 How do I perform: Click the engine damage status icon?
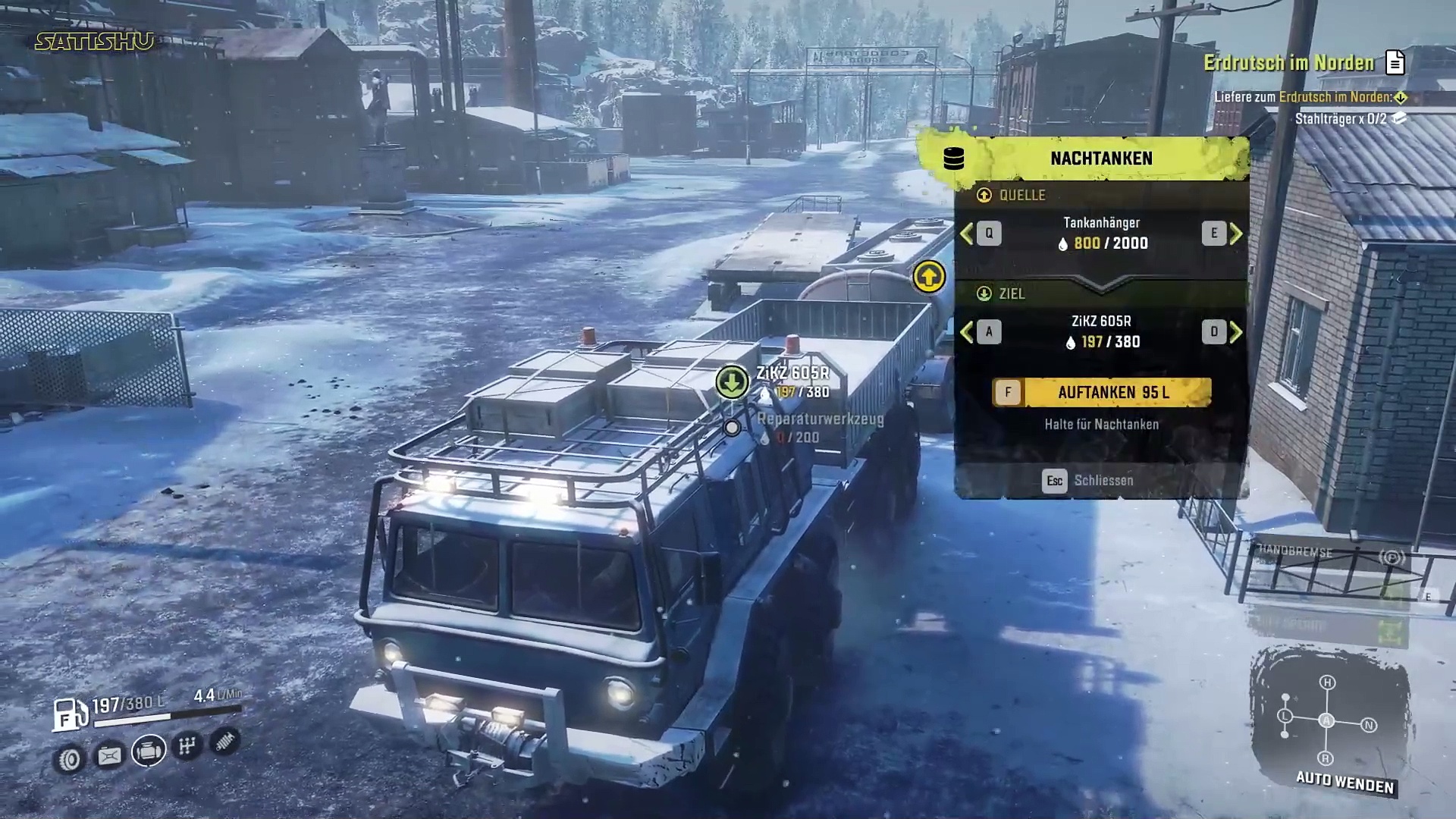[x=149, y=751]
